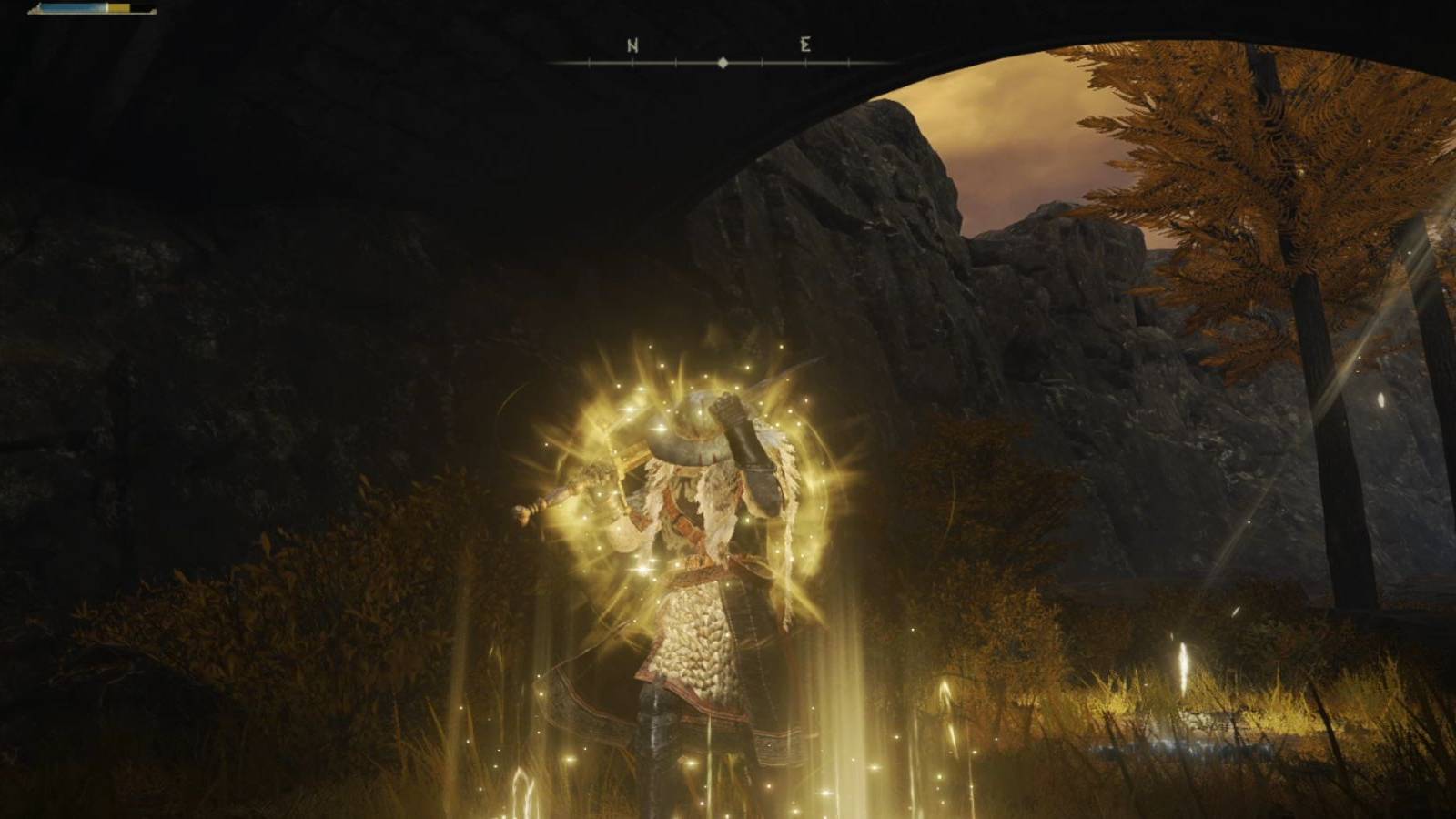Click the blue FP bar
Viewport: 1456px width, 819px height.
tap(73, 9)
